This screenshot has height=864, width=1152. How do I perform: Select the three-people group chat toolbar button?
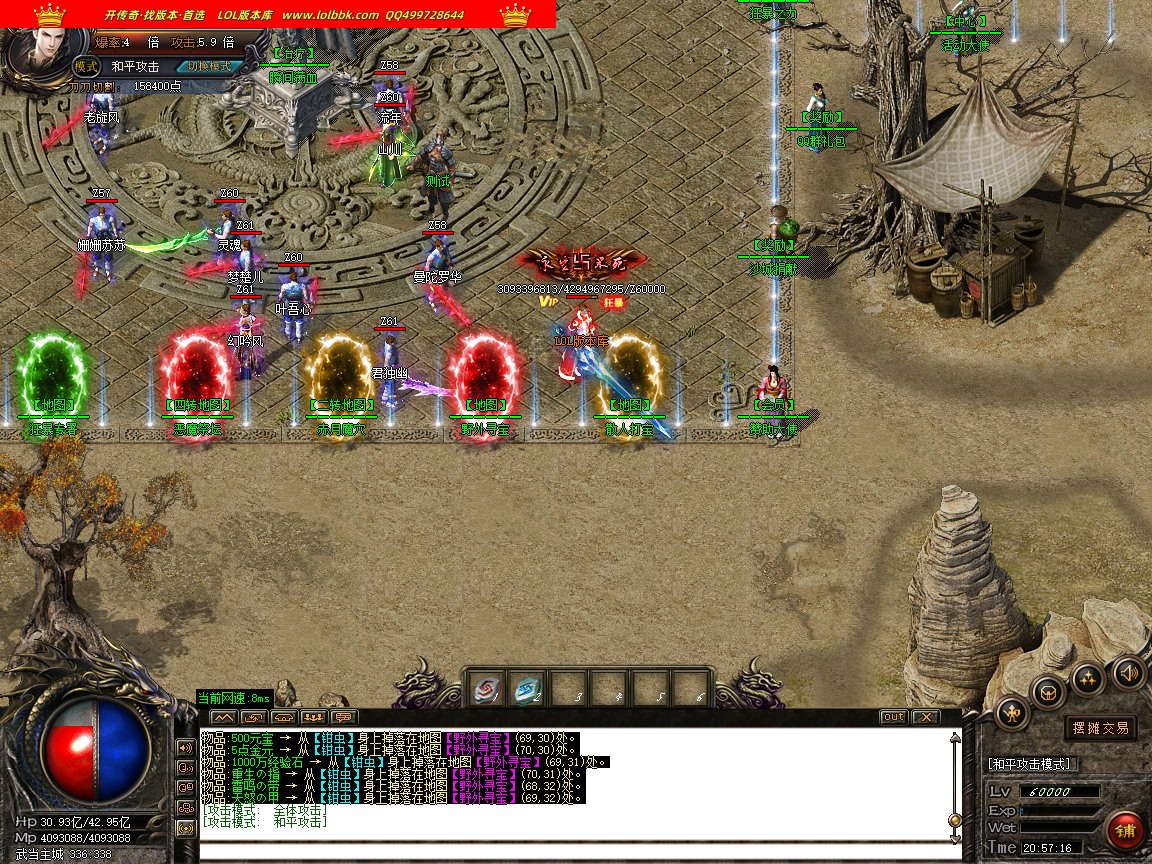point(314,717)
